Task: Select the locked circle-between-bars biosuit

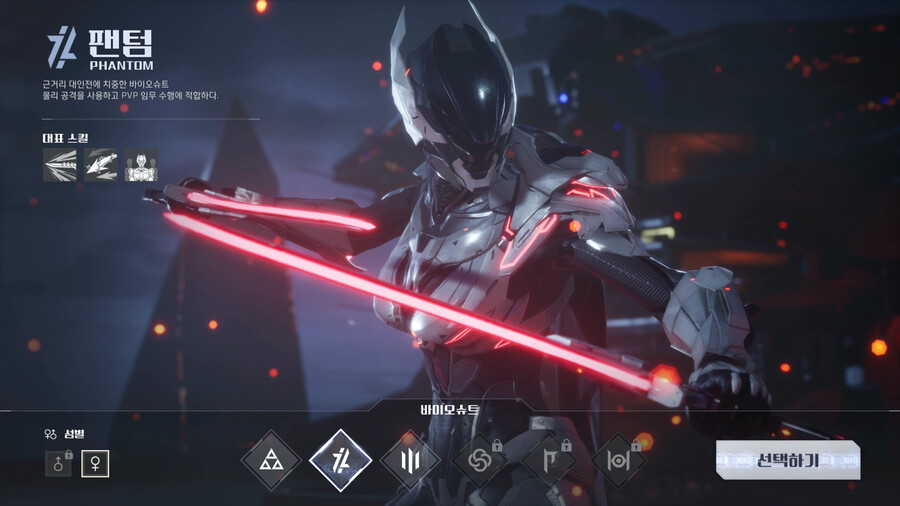Action: 619,461
